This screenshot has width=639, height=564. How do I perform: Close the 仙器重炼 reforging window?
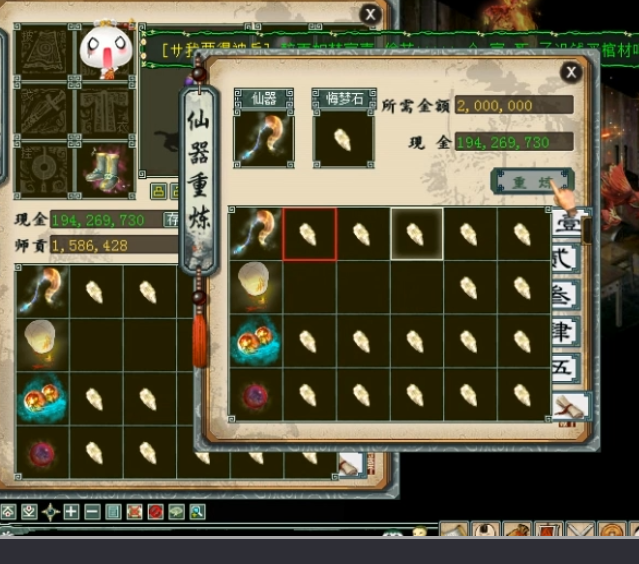[x=570, y=72]
